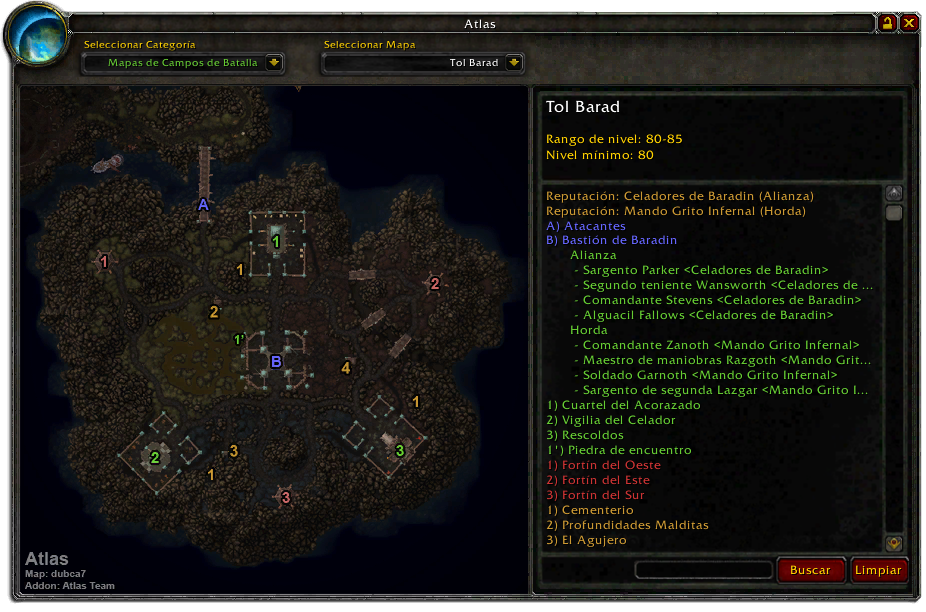Pick the Cuartel del Acorazado entry
Viewport: 926px width, 612px height.
[623, 405]
